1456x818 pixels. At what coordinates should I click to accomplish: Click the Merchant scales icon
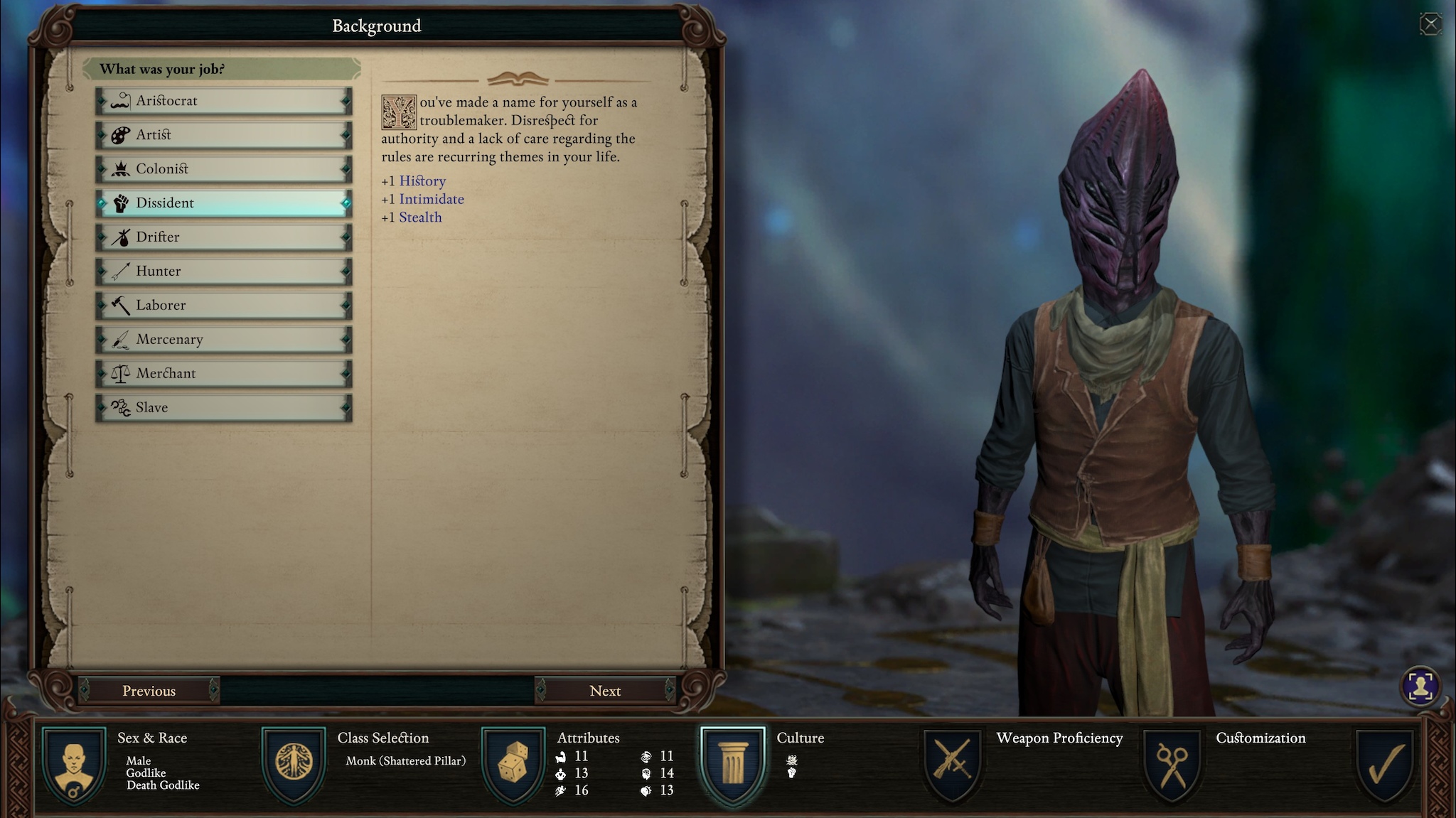pos(122,373)
